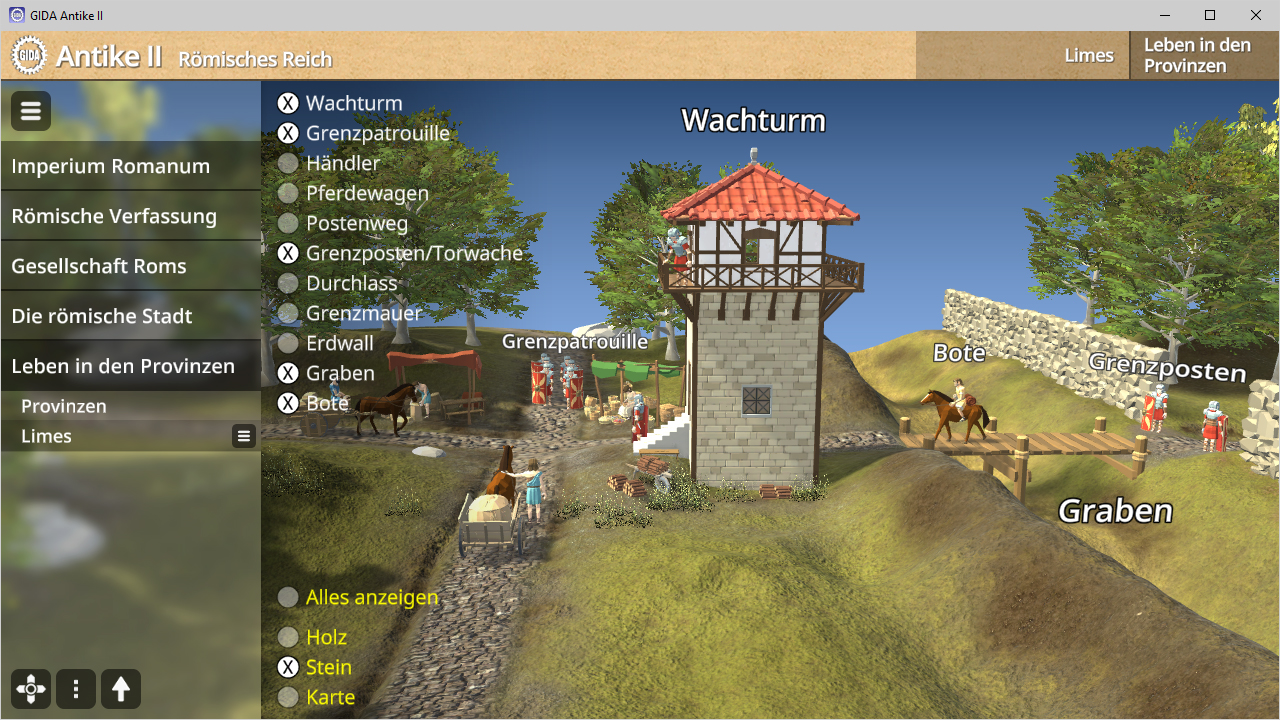Toggle the Grenzmauer checkbox
The width and height of the screenshot is (1280, 720).
(288, 313)
